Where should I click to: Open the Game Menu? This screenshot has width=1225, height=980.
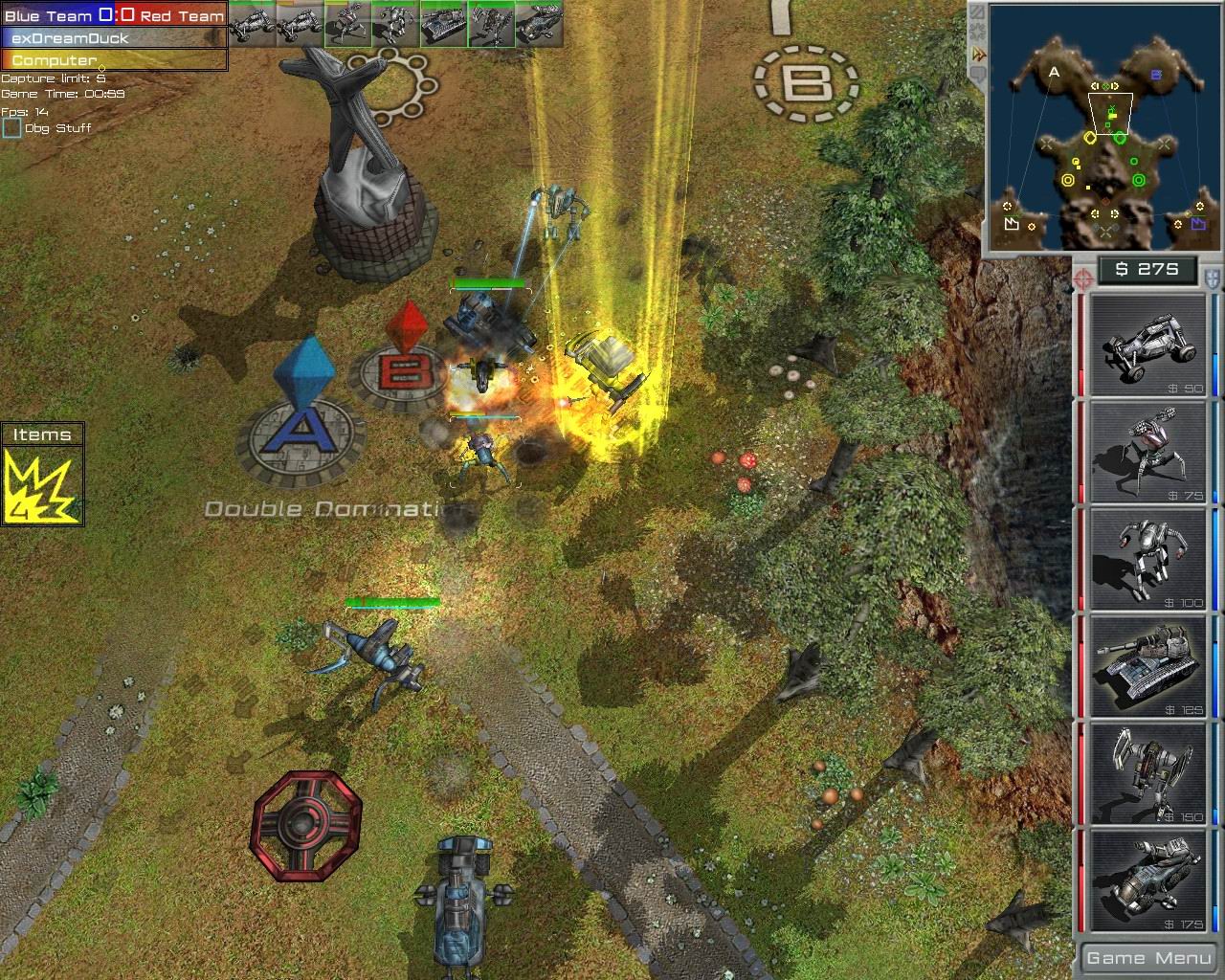coord(1147,957)
